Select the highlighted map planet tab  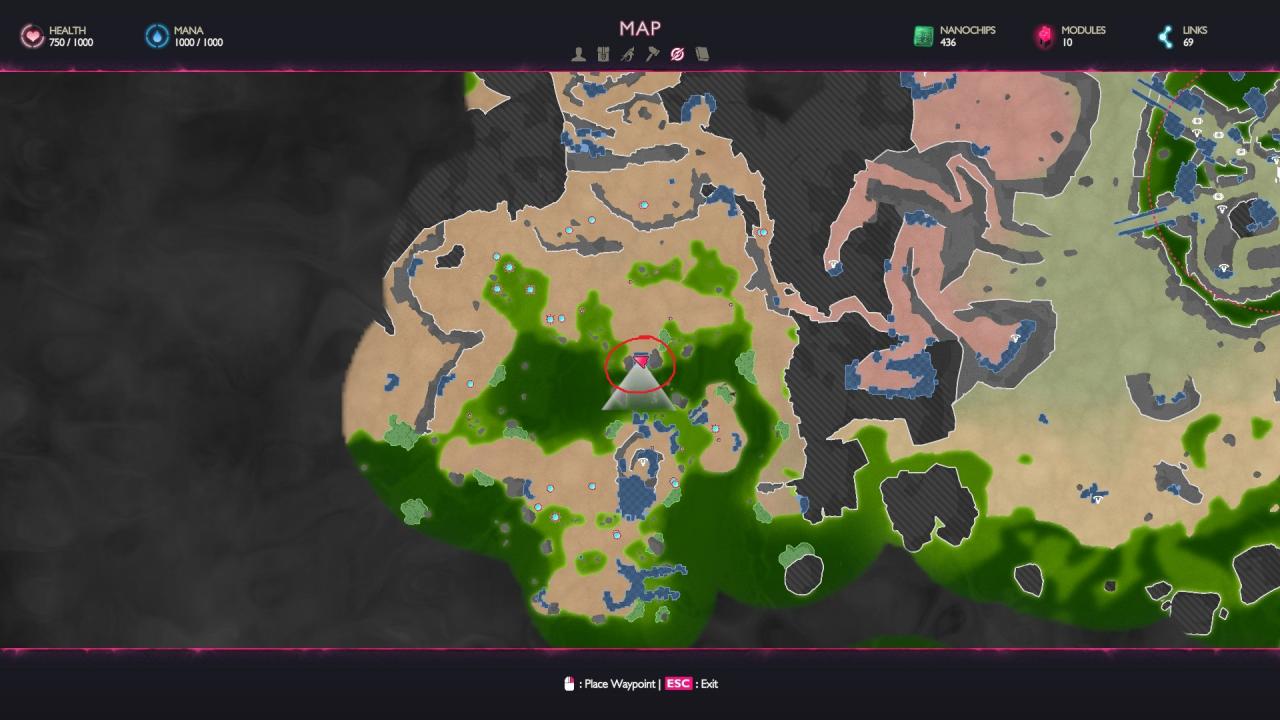[x=677, y=54]
